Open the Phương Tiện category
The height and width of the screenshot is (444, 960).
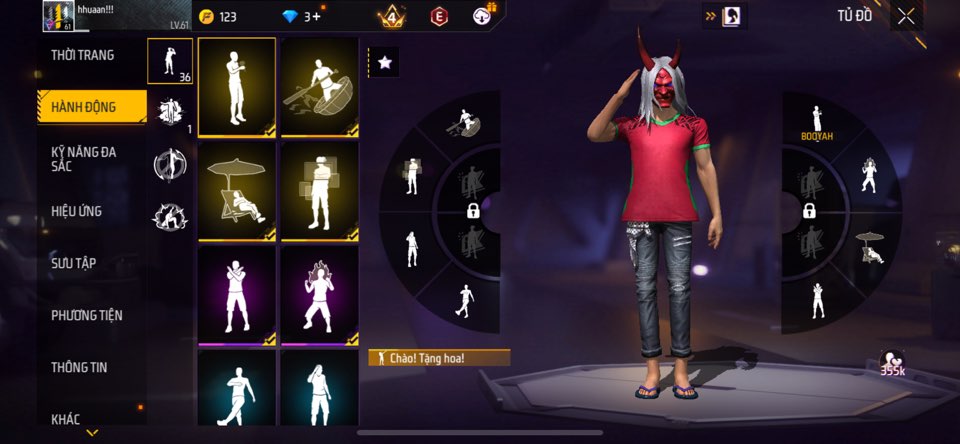(87, 315)
